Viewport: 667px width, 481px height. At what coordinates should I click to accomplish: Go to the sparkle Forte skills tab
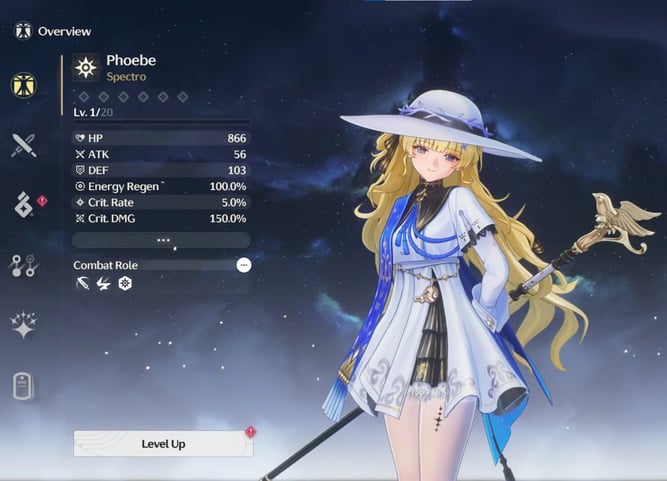(24, 324)
